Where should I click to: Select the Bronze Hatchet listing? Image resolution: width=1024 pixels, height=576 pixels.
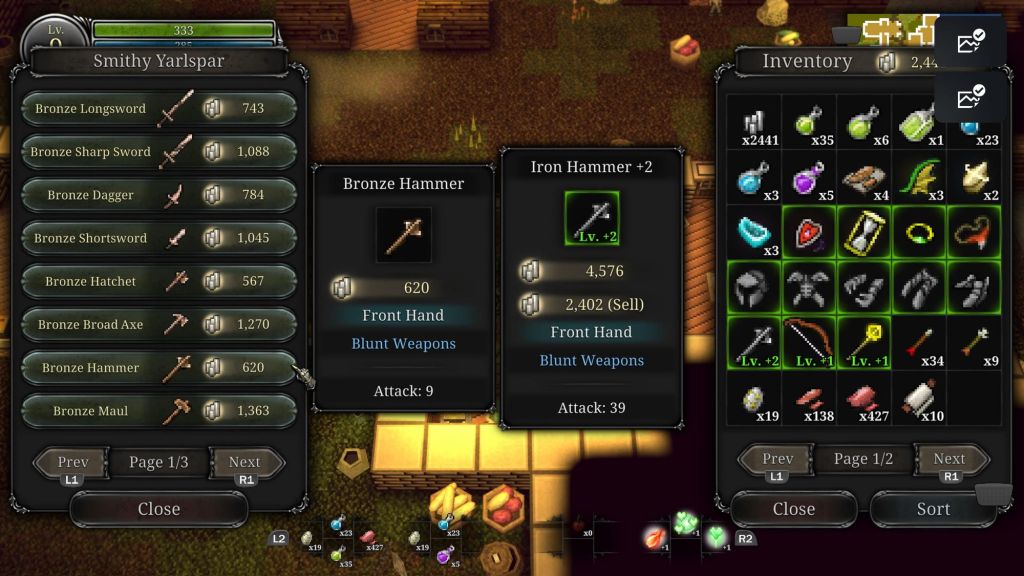[x=158, y=281]
